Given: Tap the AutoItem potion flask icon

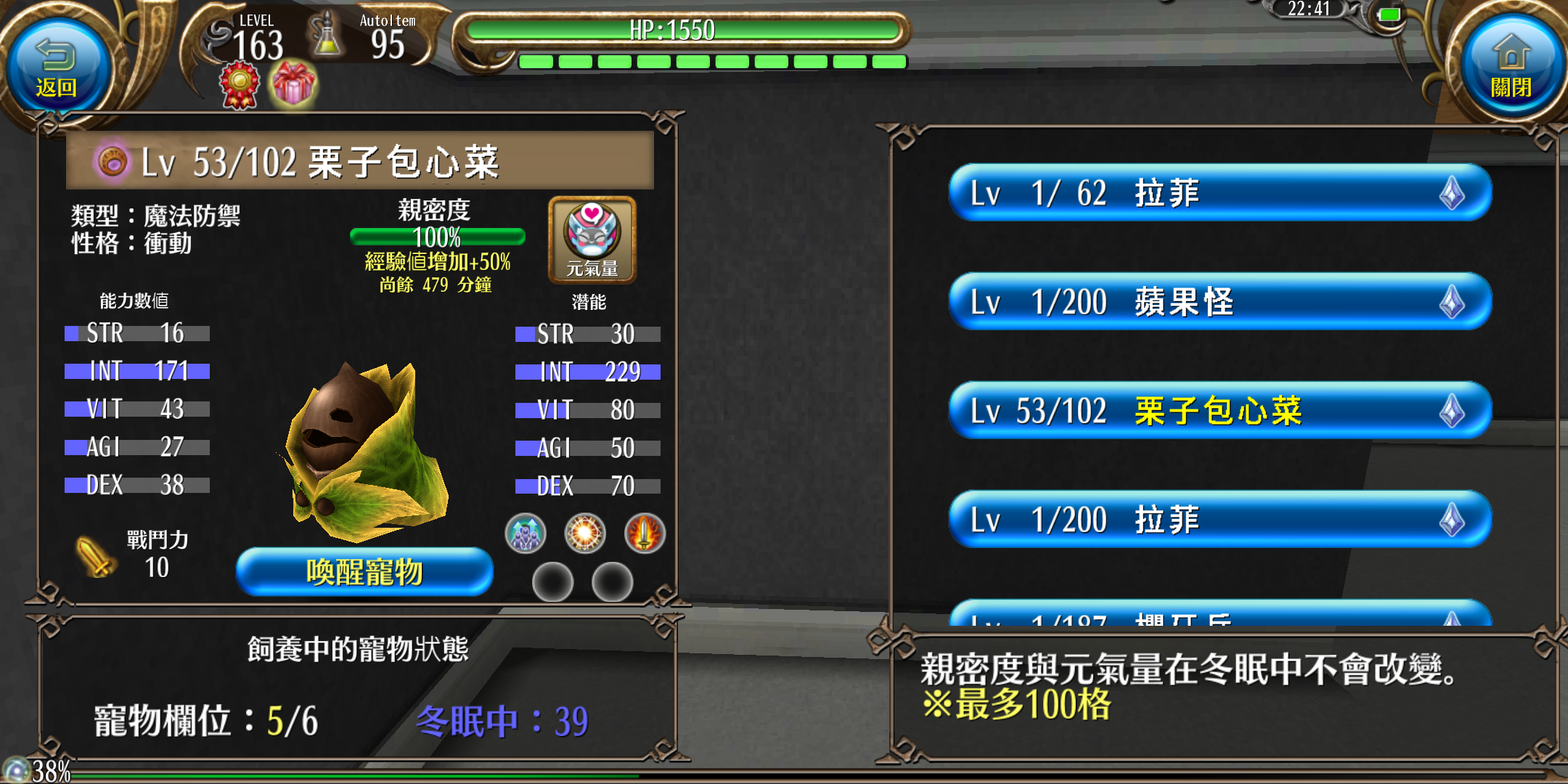Looking at the screenshot, I should click(327, 36).
